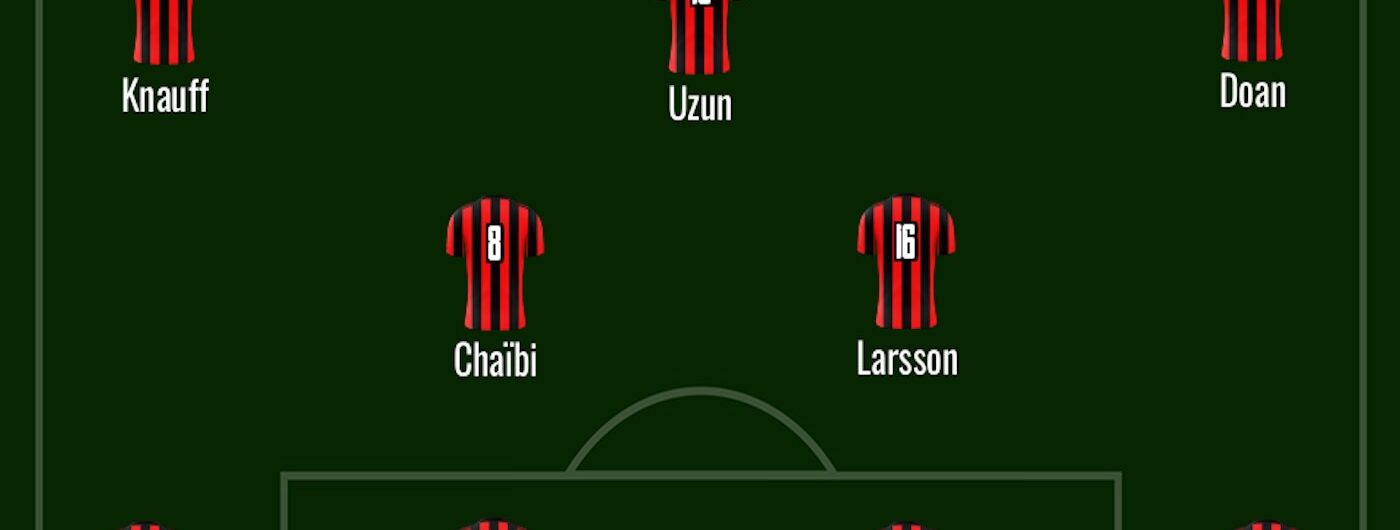Viewport: 1400px width, 530px height.
Task: Select Larsson's number 16 shirt
Action: [905, 262]
